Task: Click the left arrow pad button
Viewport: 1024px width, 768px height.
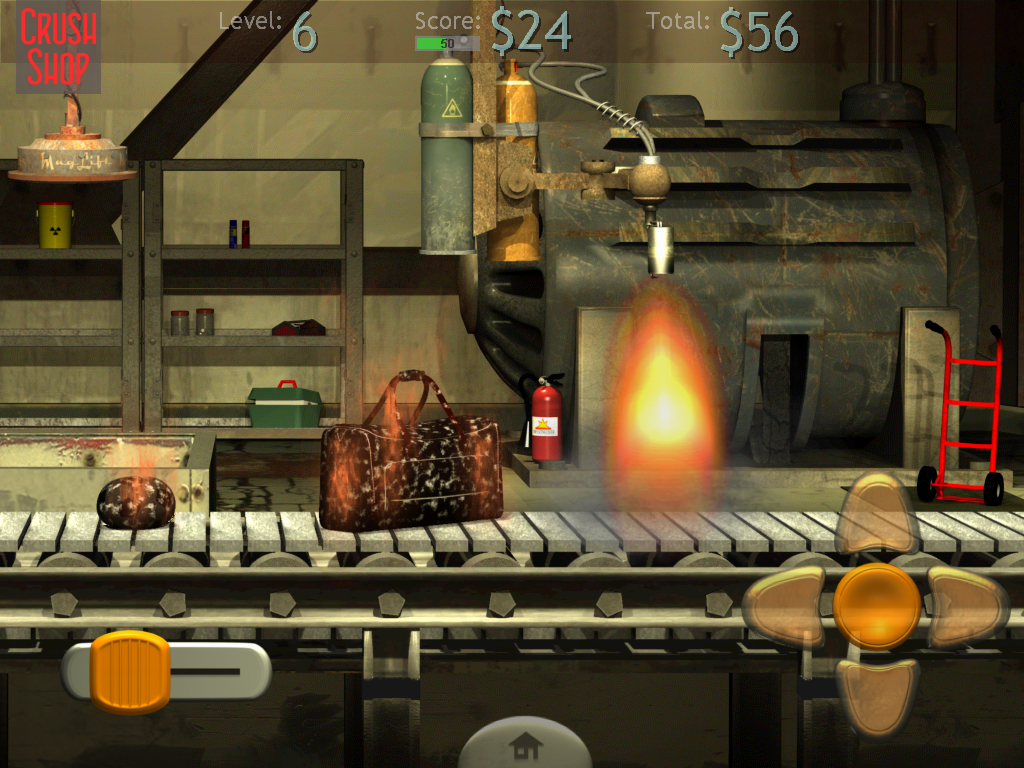Action: tap(785, 607)
